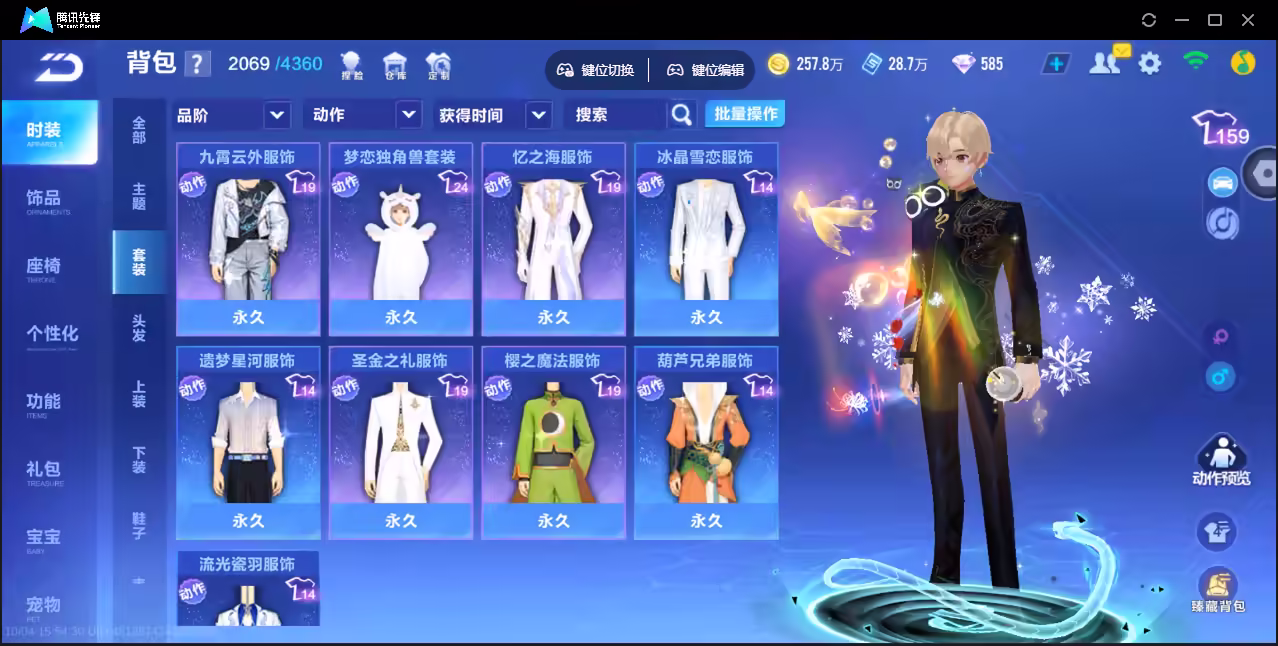Click the backpack help question mark
1278x646 pixels.
coord(198,64)
